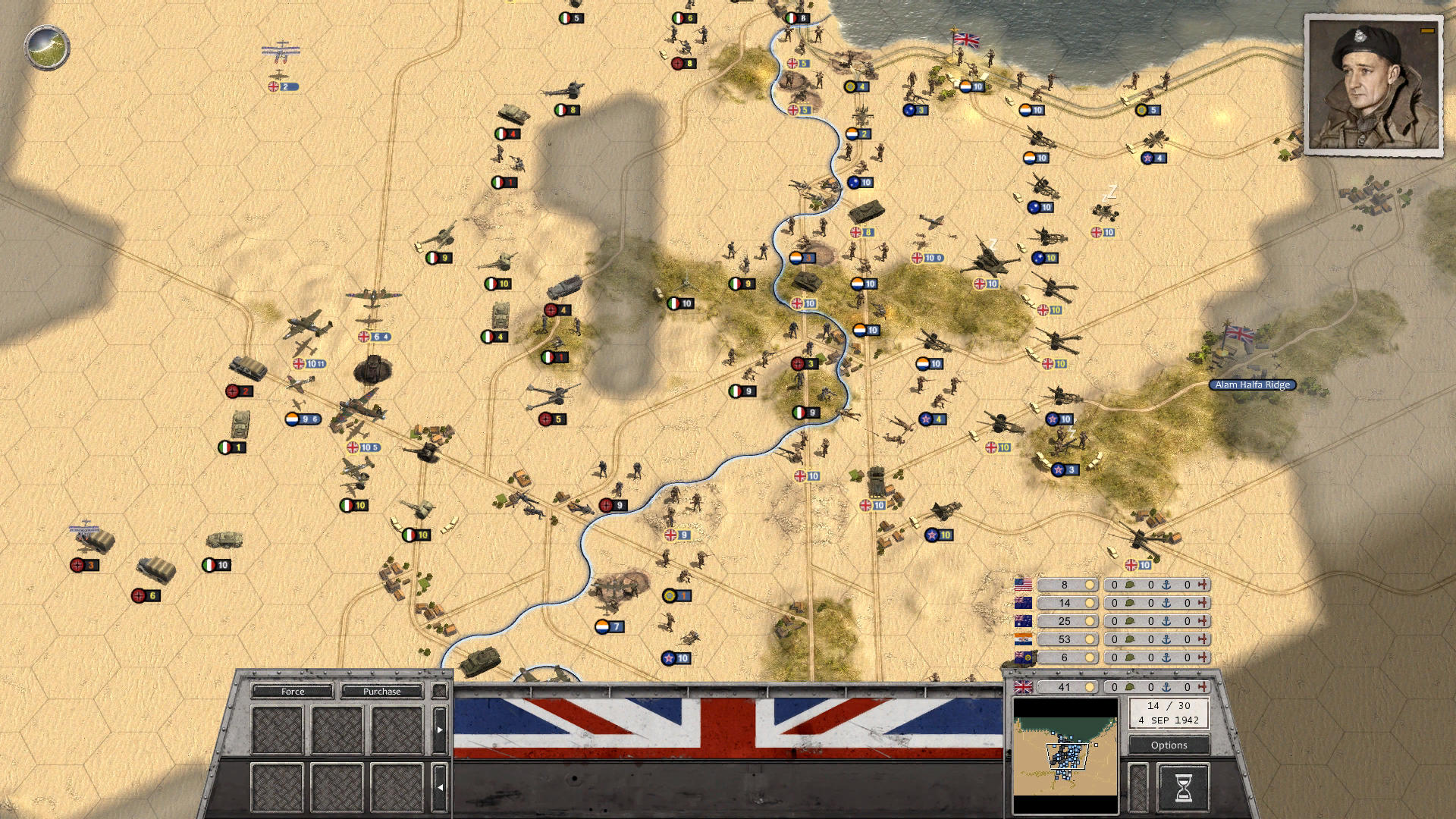Open the Purchase tab
Screen dimensions: 1456x819
(x=381, y=692)
